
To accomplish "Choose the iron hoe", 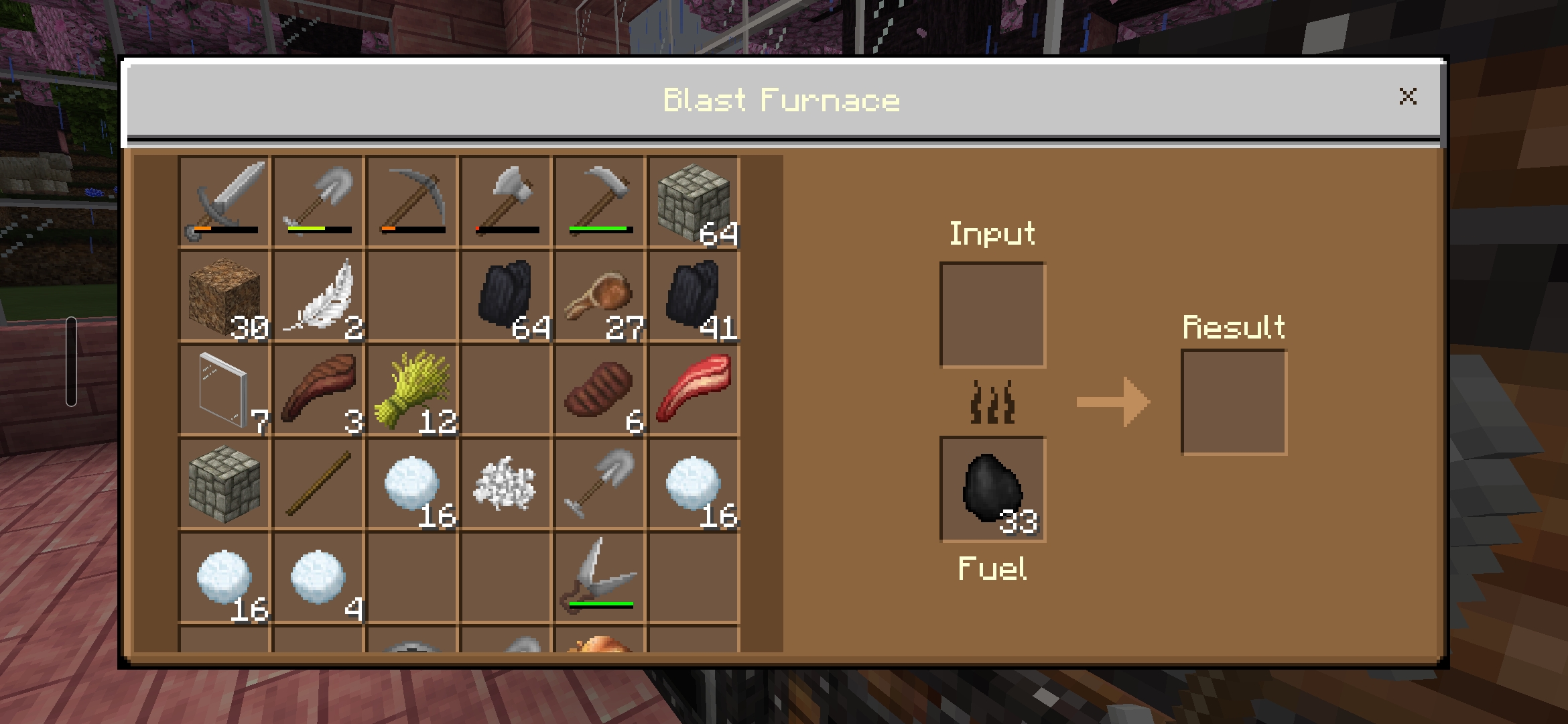I will point(600,201).
